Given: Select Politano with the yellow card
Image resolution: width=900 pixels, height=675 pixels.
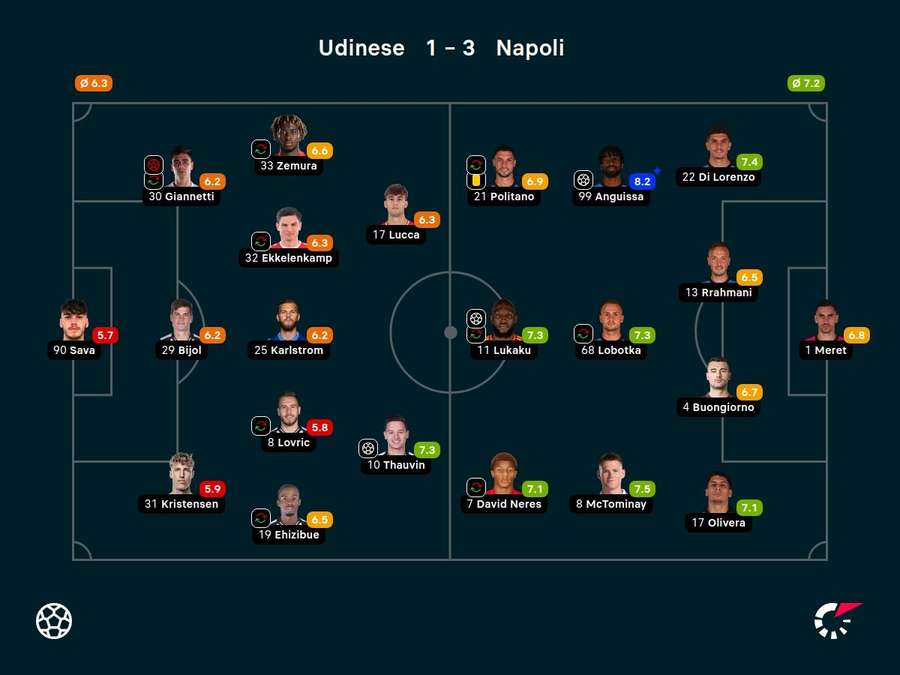Looking at the screenshot, I should [504, 167].
